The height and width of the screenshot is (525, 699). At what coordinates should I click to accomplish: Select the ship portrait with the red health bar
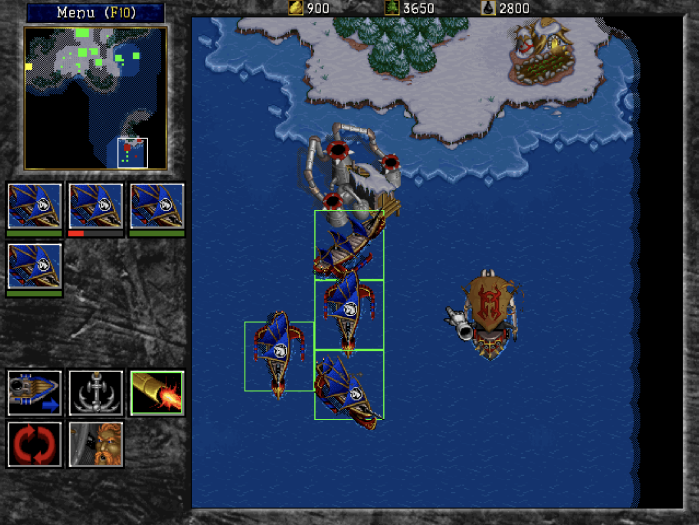point(96,206)
